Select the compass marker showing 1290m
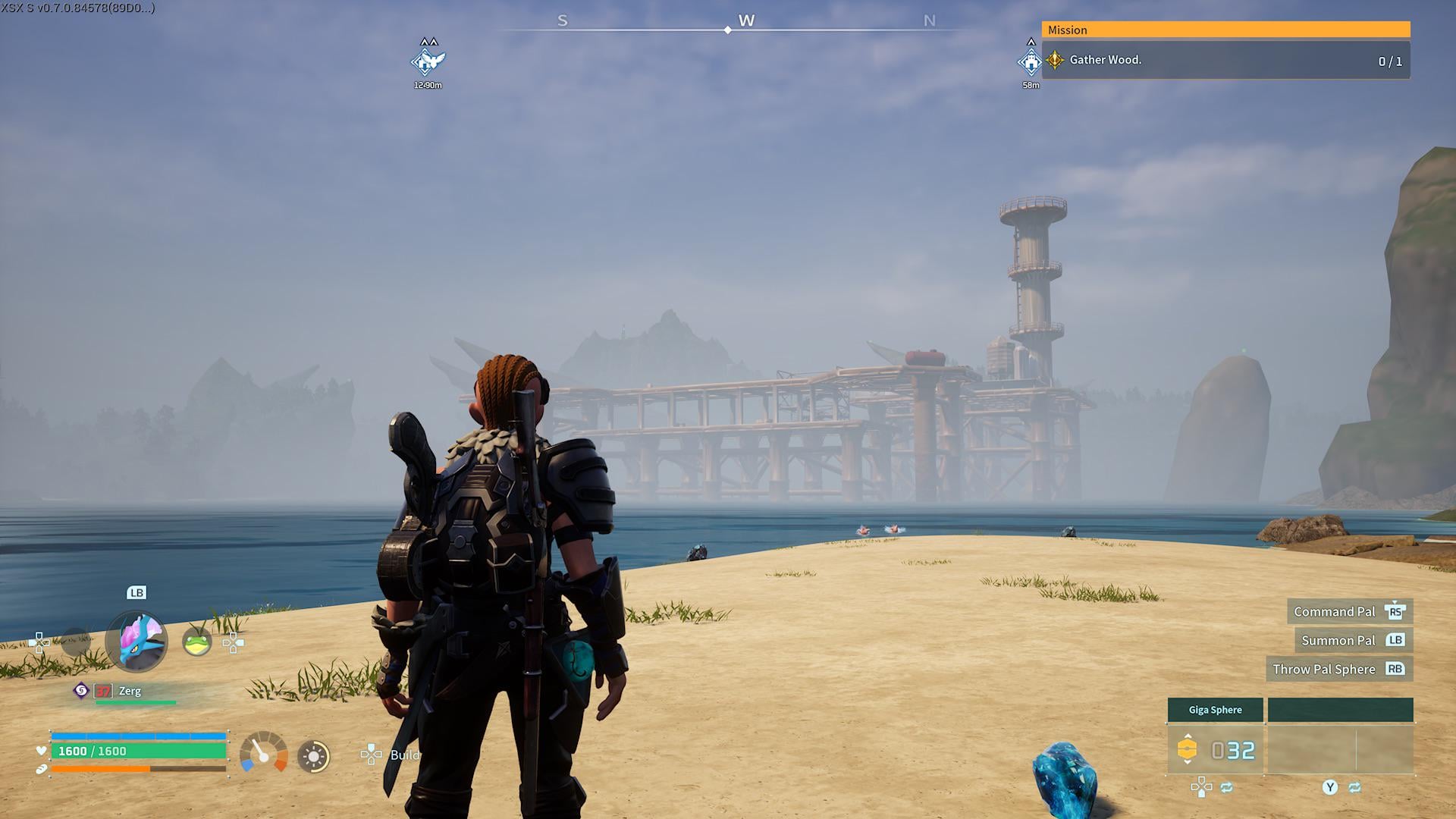This screenshot has width=1456, height=819. coord(428,60)
